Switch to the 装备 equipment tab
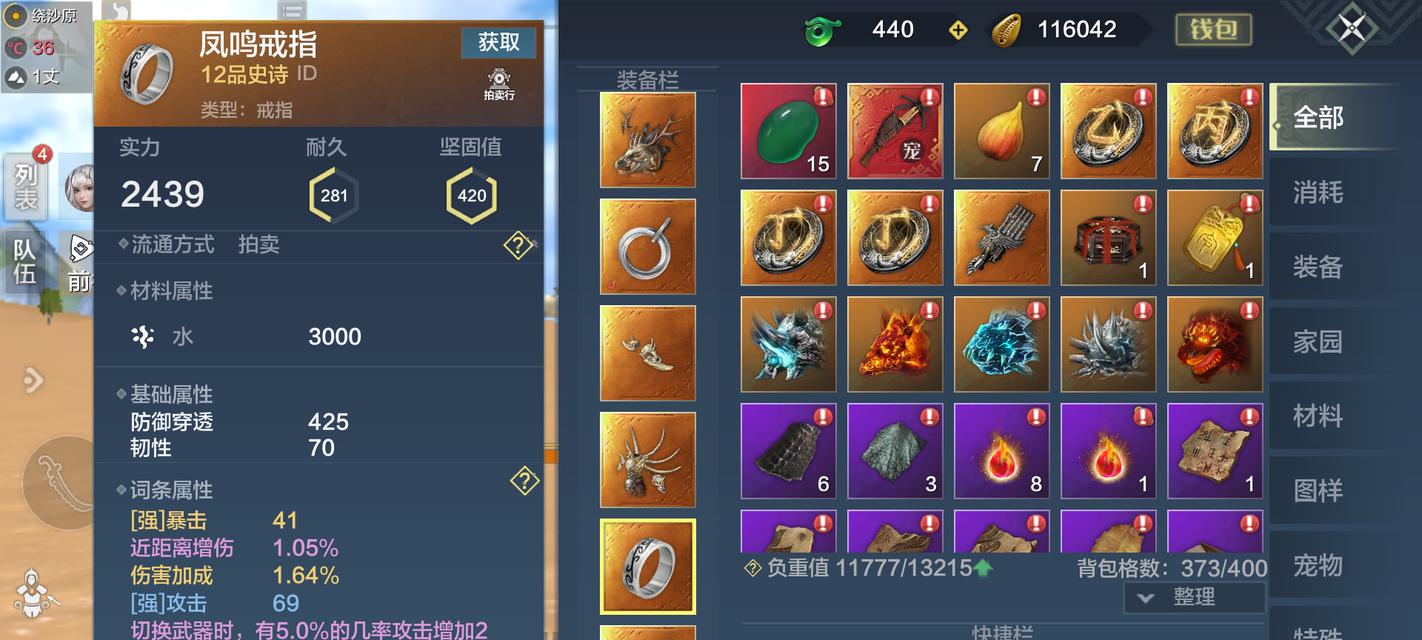1422x640 pixels. coord(1318,267)
